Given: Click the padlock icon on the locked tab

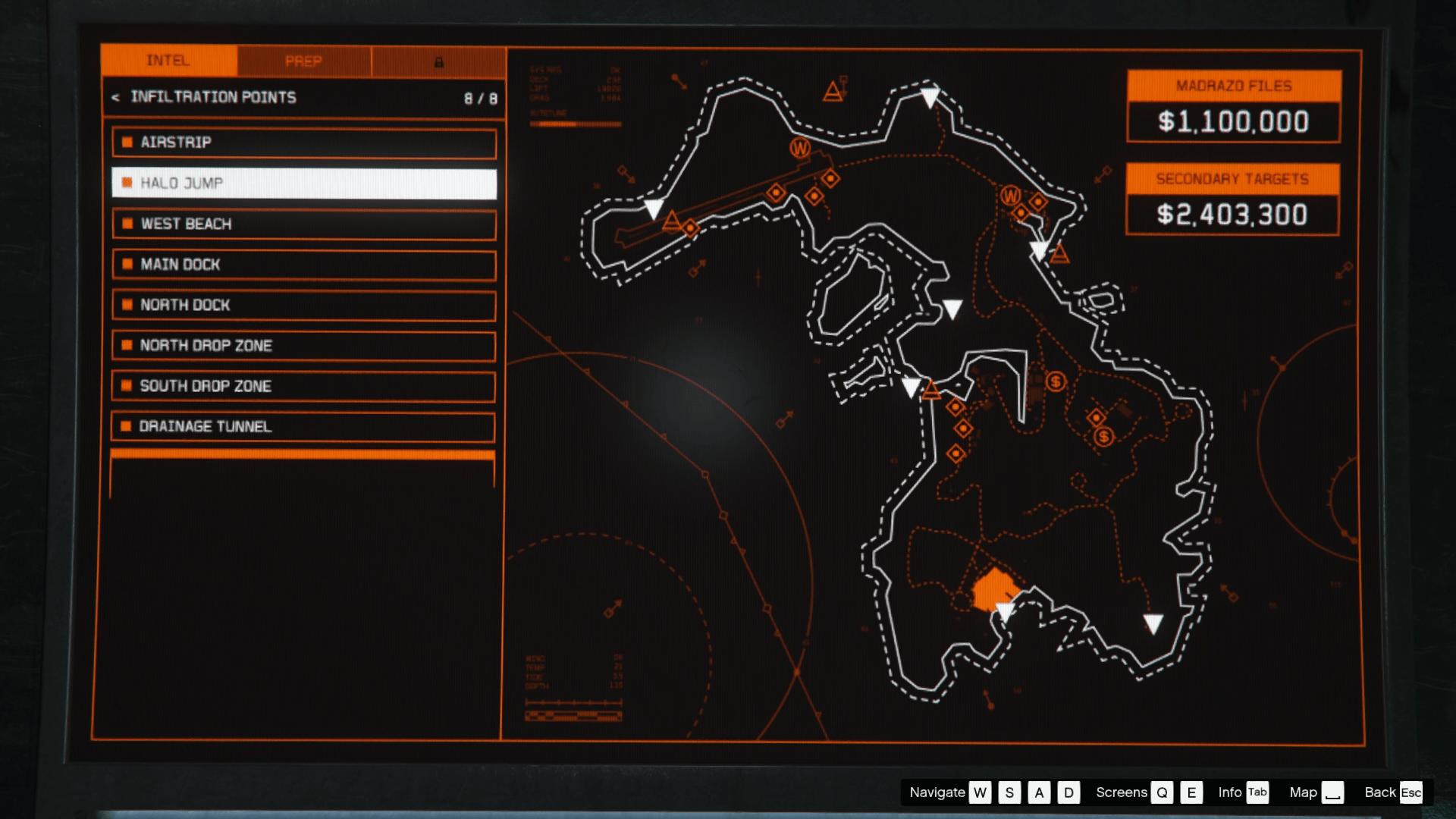Looking at the screenshot, I should (438, 63).
